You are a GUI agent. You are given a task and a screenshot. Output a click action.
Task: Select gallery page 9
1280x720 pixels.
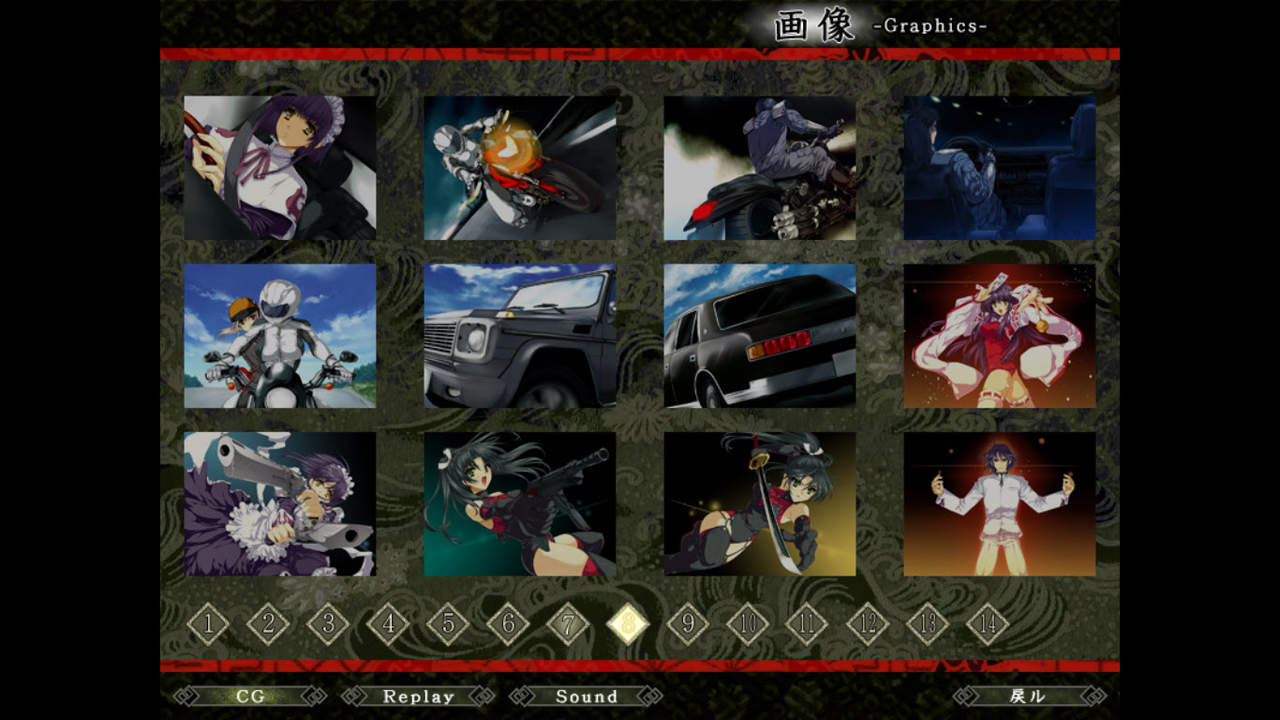point(688,625)
